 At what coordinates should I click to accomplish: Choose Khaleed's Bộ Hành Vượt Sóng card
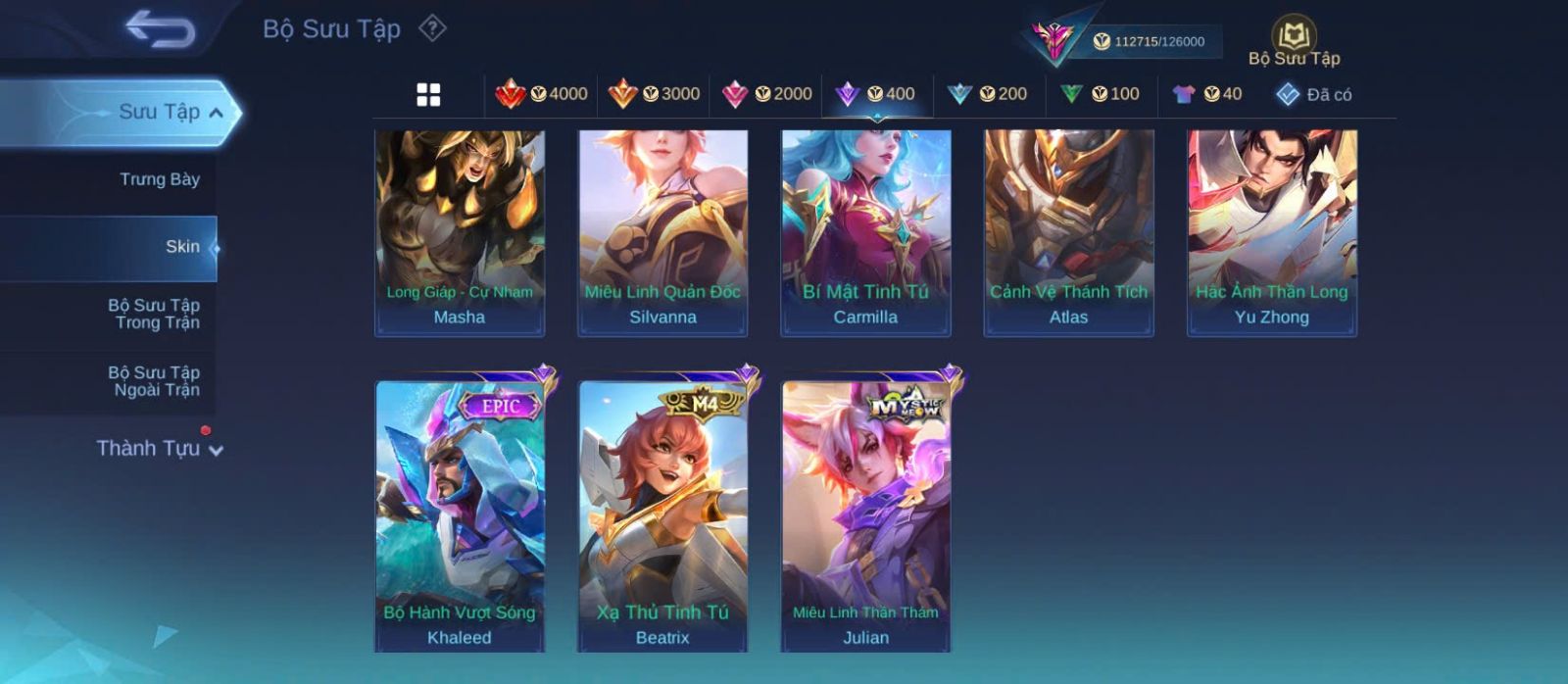click(x=460, y=514)
